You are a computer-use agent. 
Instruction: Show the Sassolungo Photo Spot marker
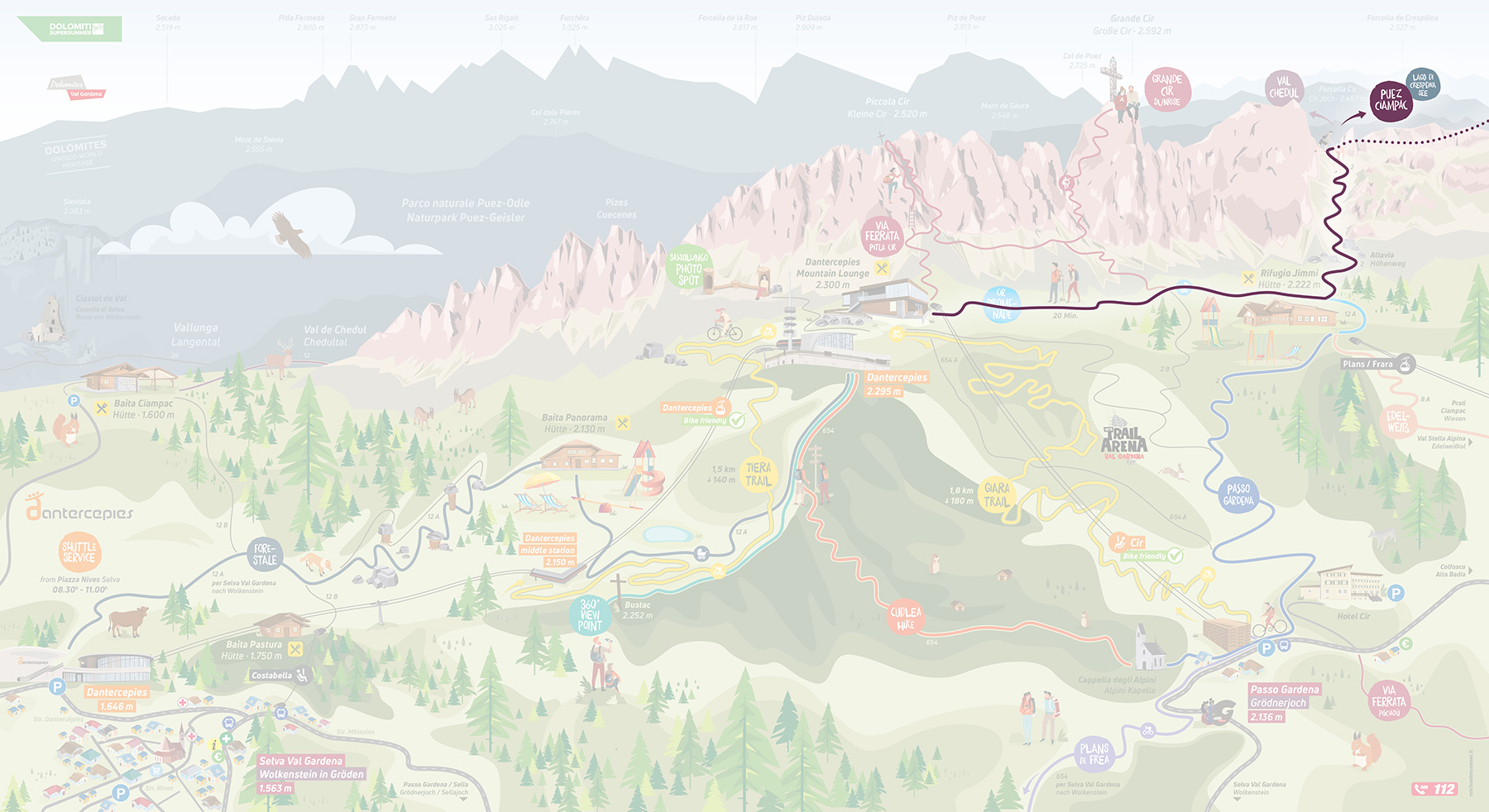click(x=688, y=269)
